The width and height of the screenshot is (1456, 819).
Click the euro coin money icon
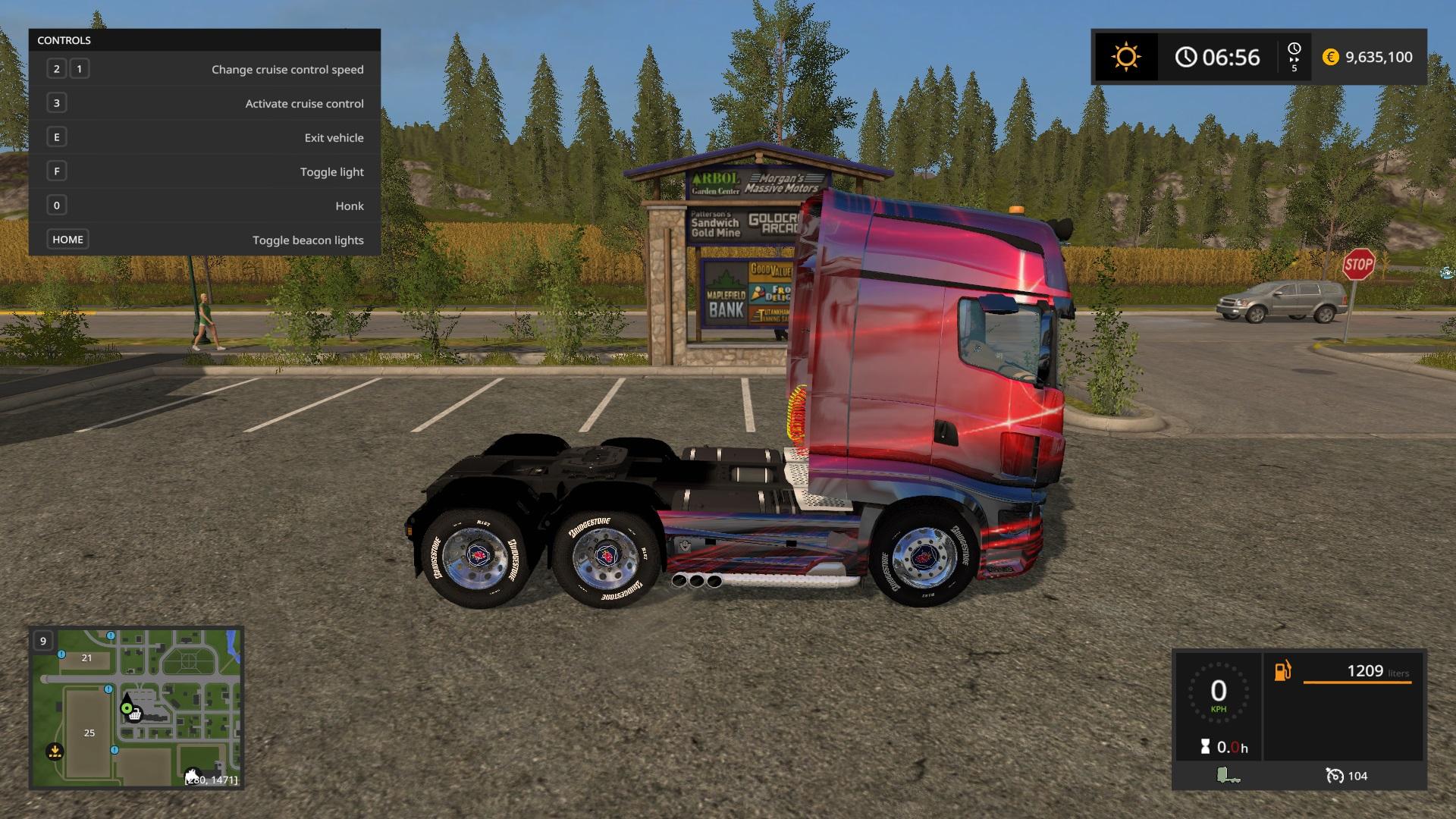pos(1330,57)
